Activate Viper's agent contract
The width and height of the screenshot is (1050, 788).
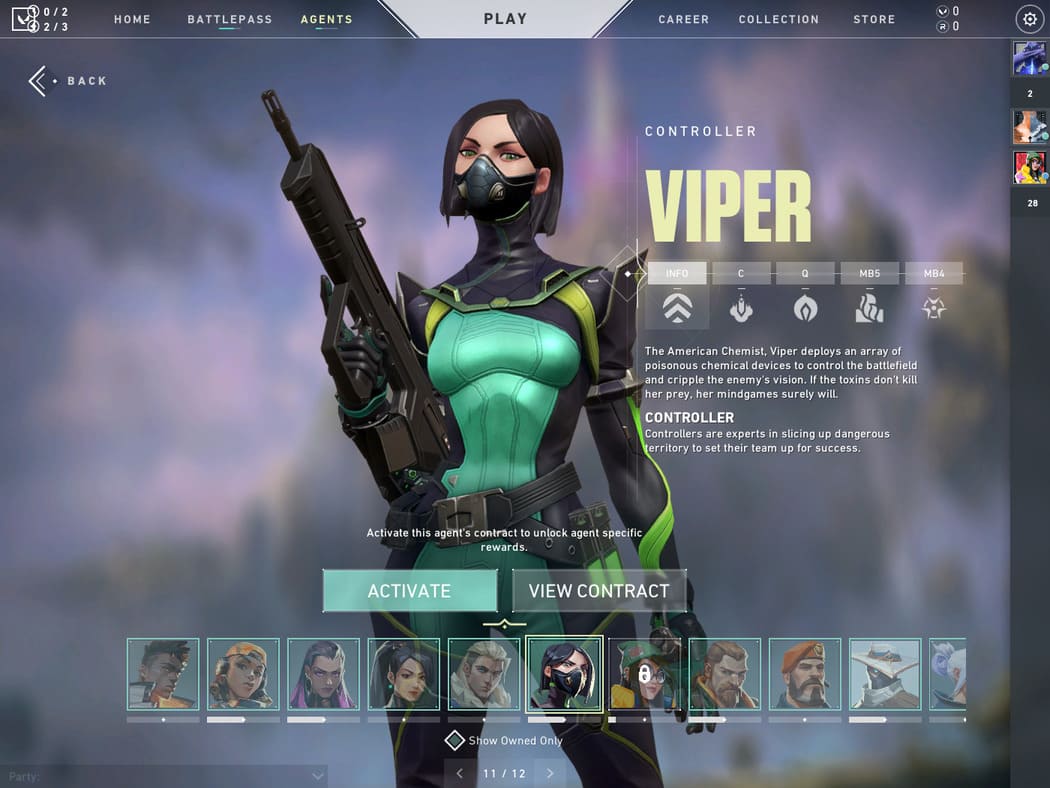(x=409, y=591)
